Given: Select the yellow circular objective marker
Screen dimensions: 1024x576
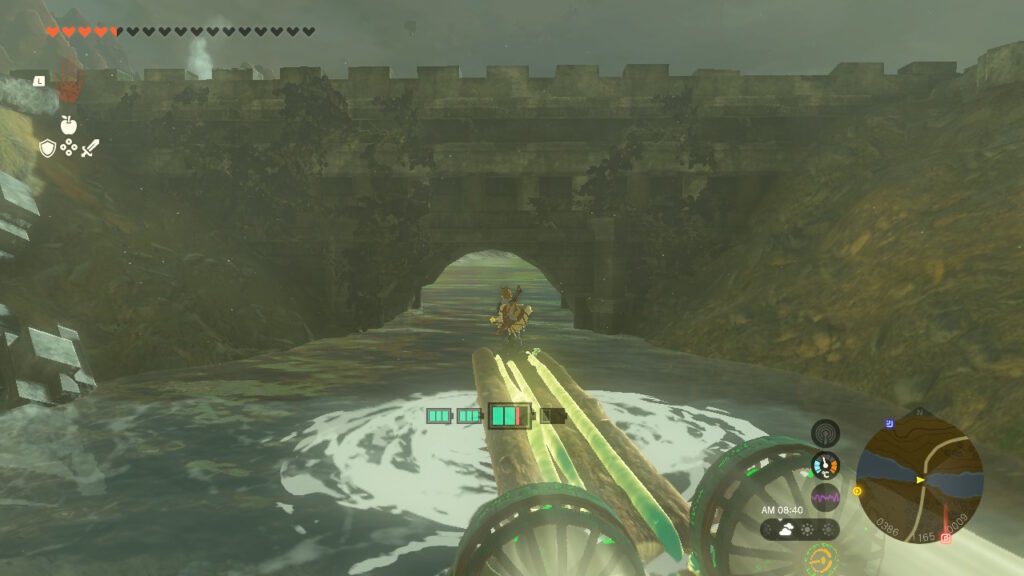Looking at the screenshot, I should (857, 491).
